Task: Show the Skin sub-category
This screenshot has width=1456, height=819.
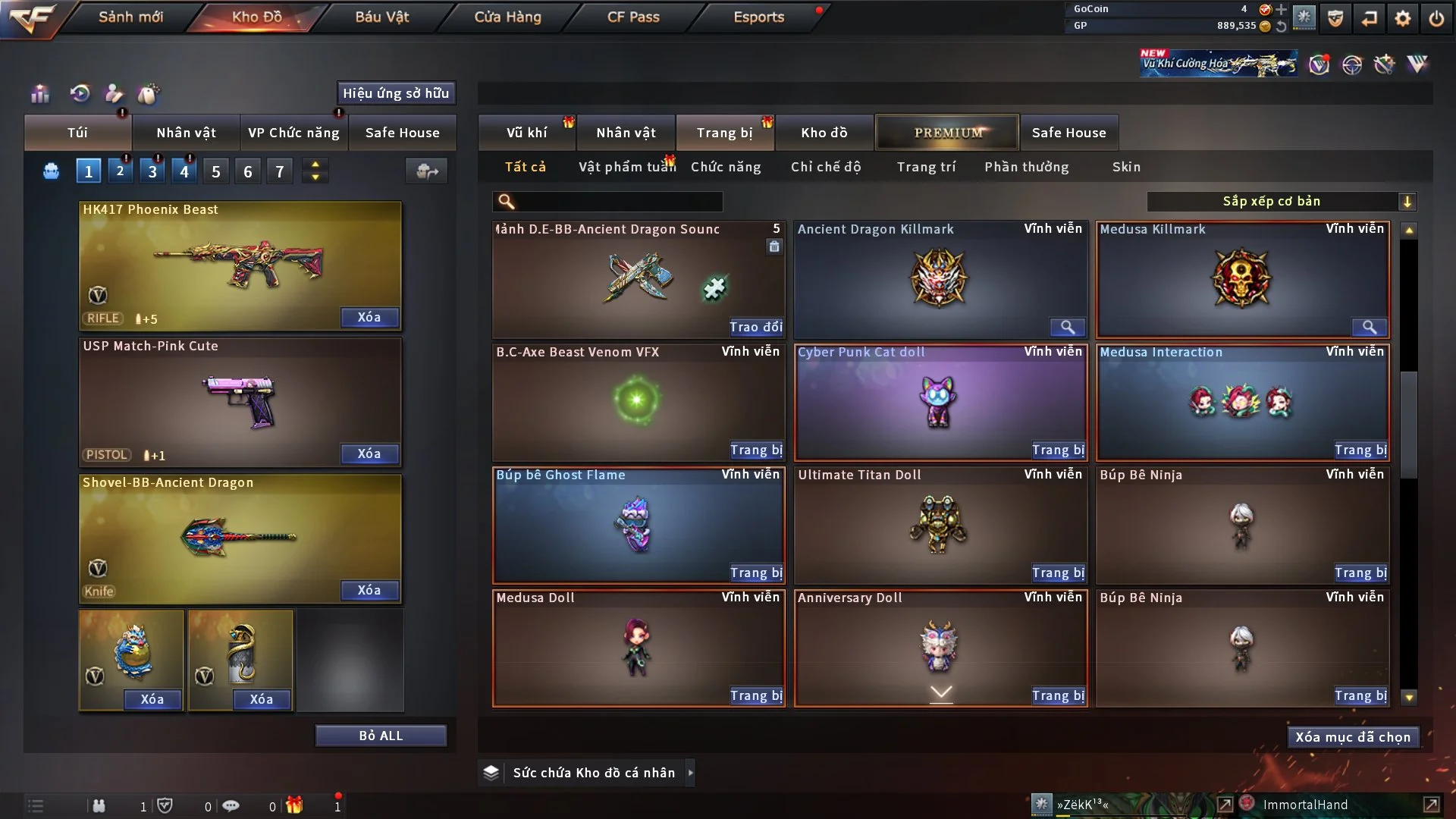Action: [x=1125, y=167]
